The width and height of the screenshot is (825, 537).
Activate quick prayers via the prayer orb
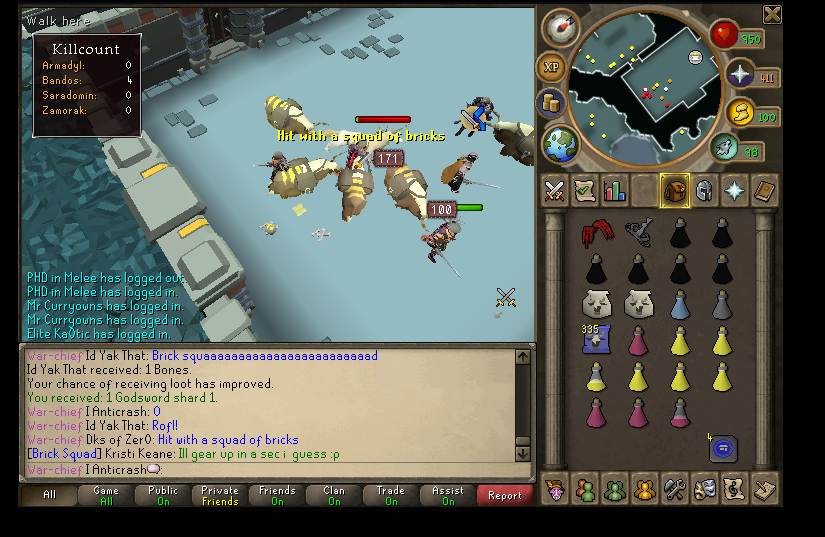click(x=741, y=76)
